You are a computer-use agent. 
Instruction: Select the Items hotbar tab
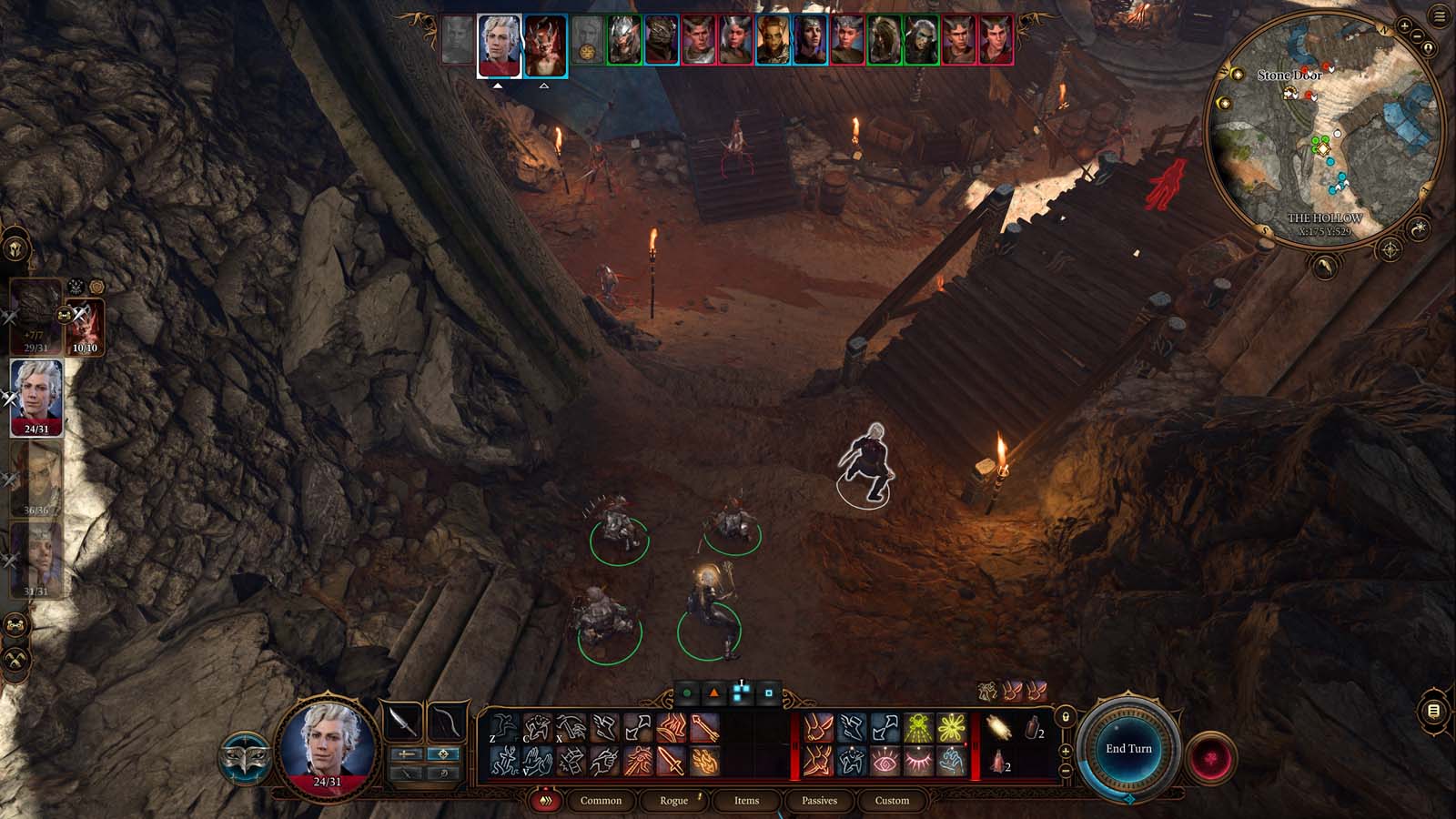746,801
